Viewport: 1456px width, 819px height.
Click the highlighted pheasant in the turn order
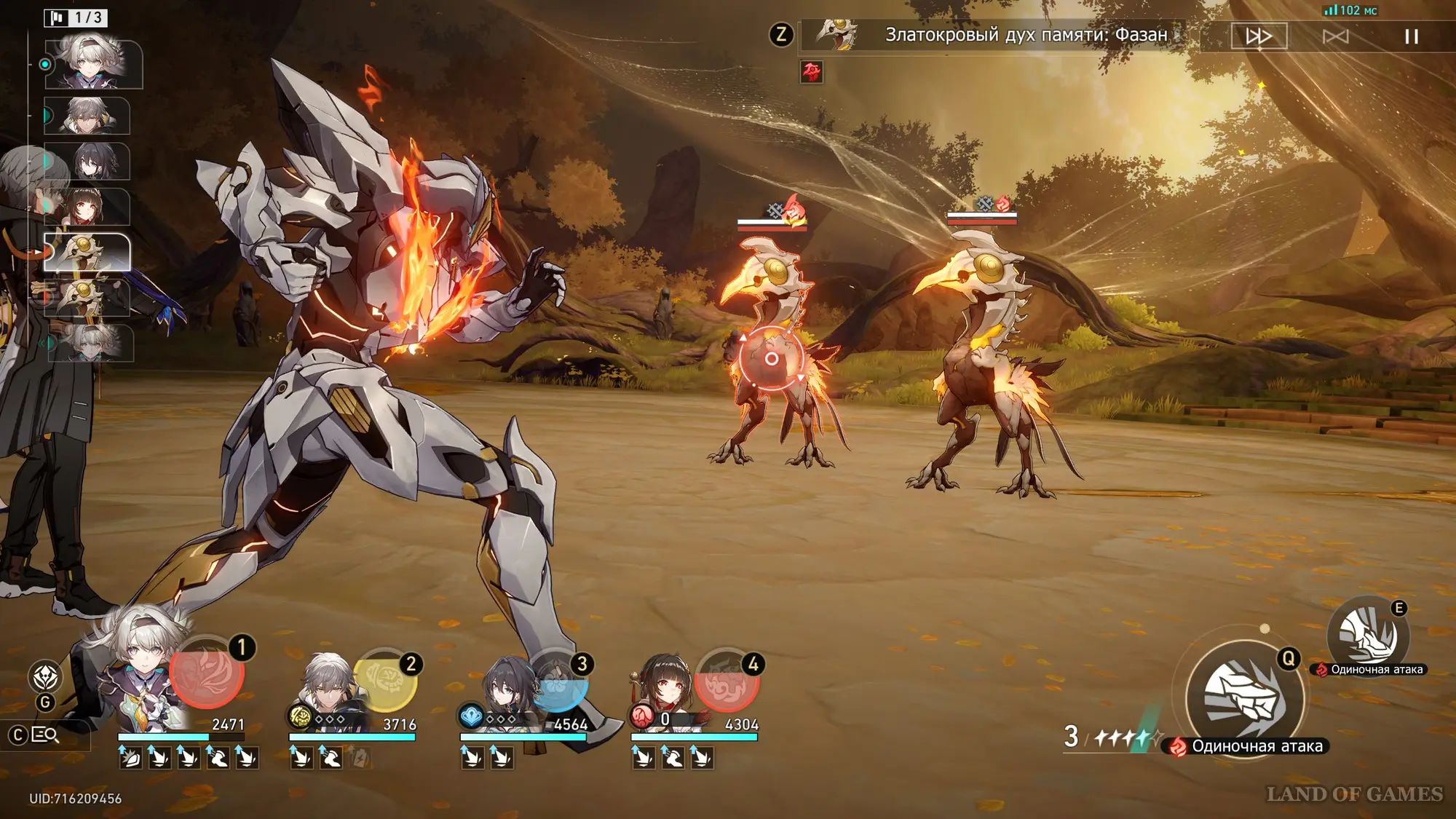pos(87,252)
